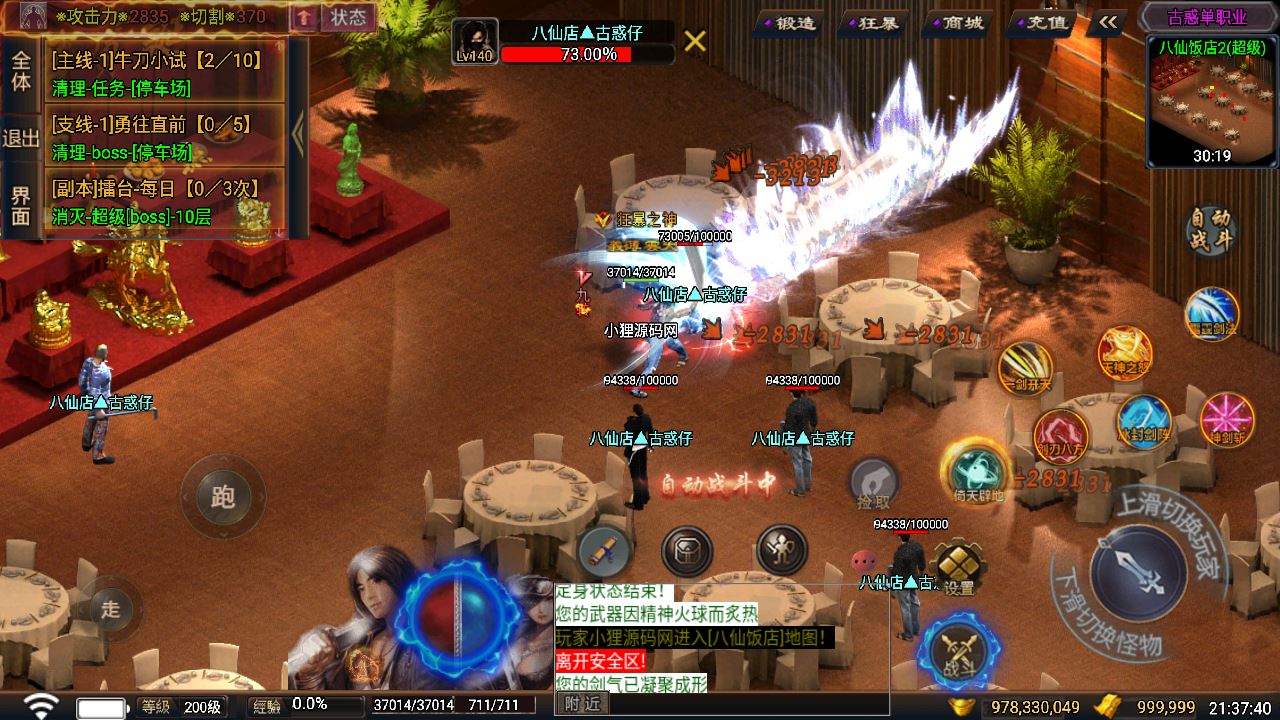Open the 状态 status panel
Screen dimensions: 1280x720
point(348,17)
